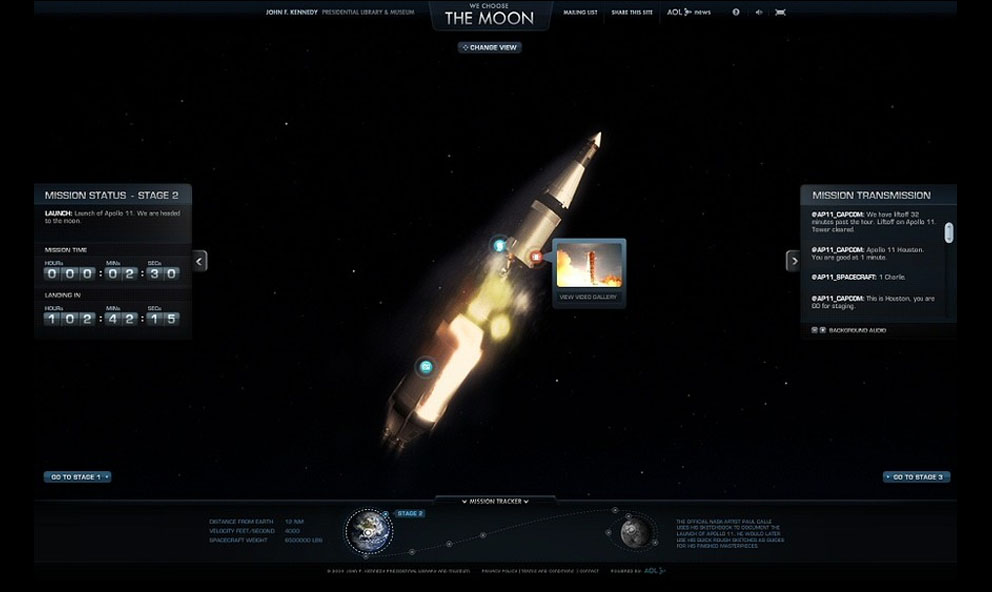
Task: Open the AOL News link
Action: pyautogui.click(x=688, y=13)
